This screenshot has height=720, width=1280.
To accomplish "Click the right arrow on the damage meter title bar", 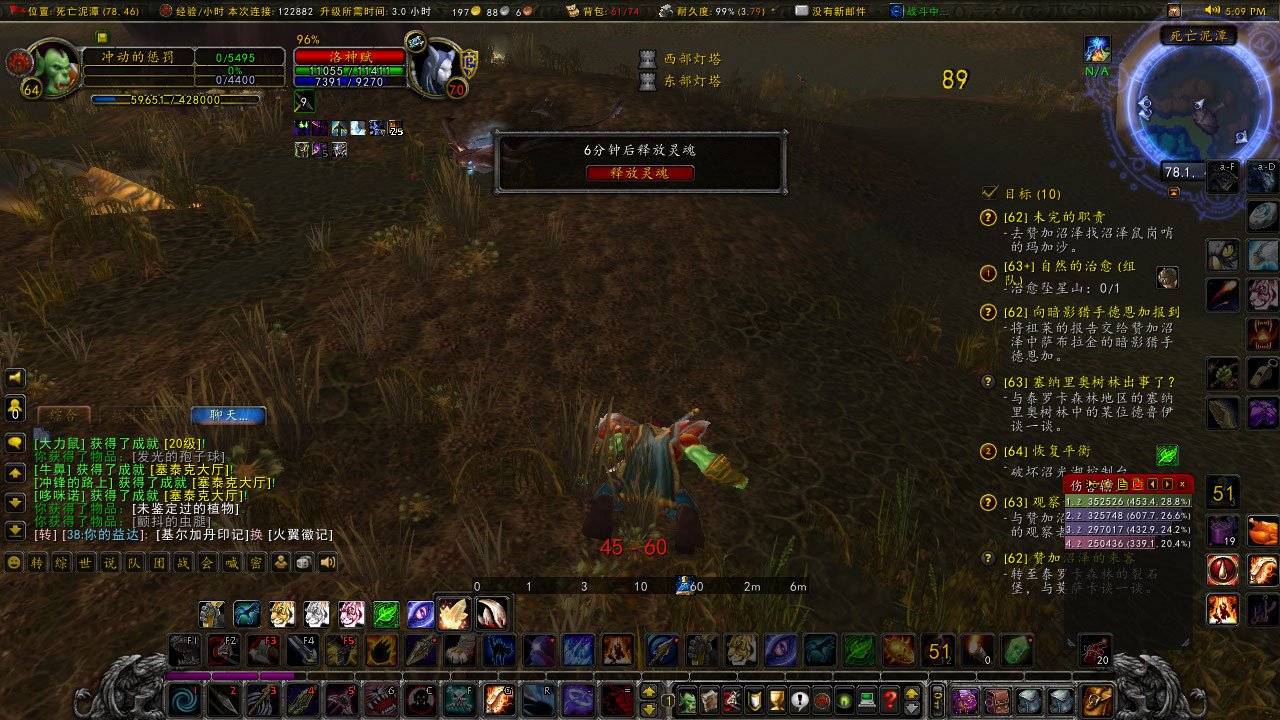I will 1167,483.
